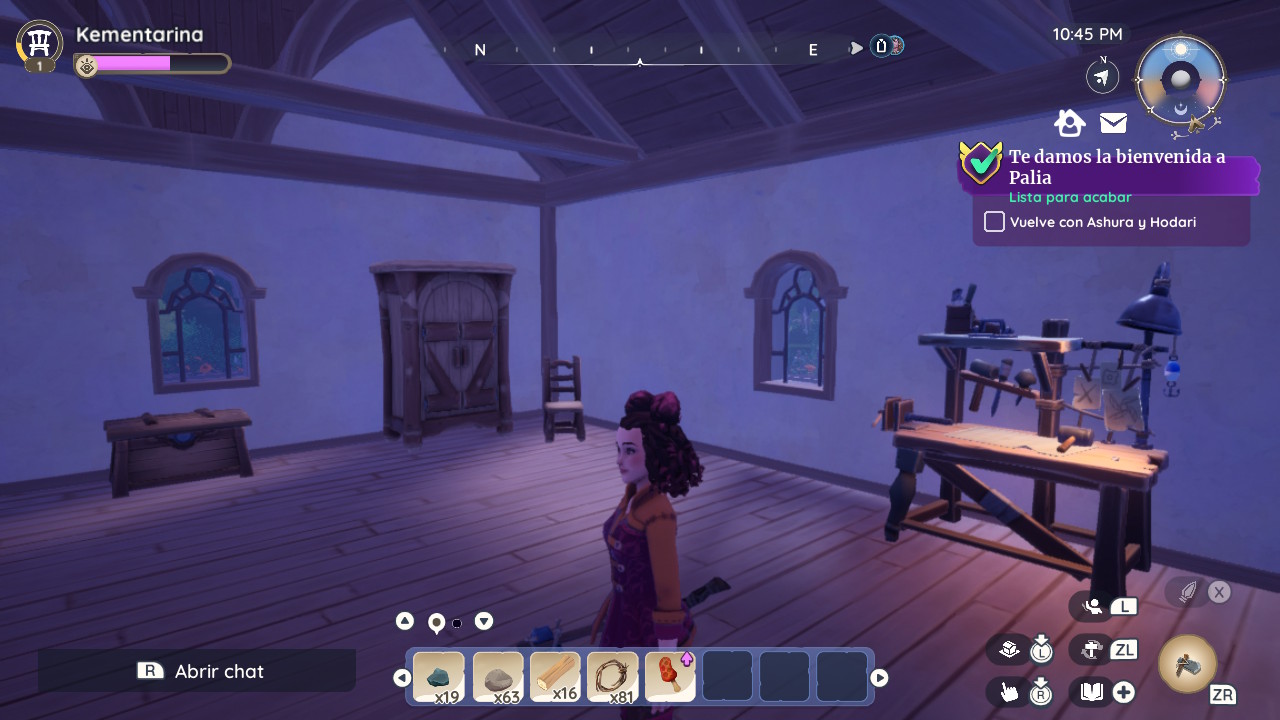This screenshot has height=720, width=1280.
Task: Select the coiled fiber hotbar slot
Action: [612, 677]
